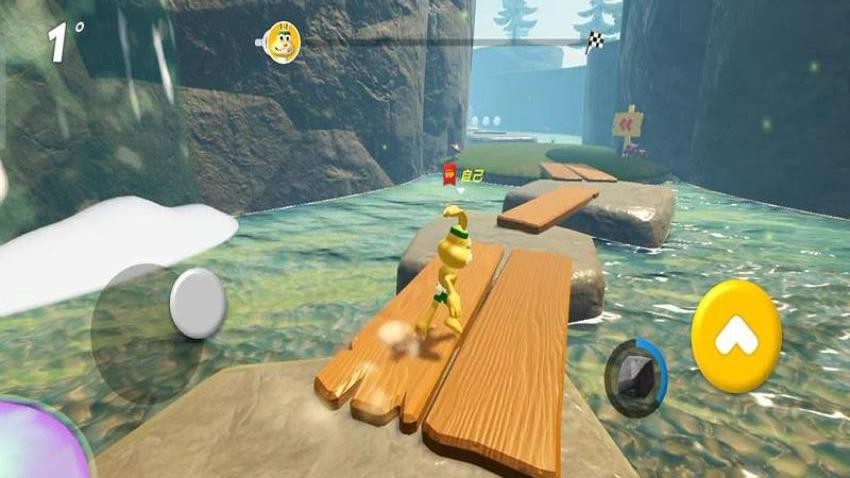The height and width of the screenshot is (478, 850).
Task: Tap the yellow jump arrow button
Action: 736,336
